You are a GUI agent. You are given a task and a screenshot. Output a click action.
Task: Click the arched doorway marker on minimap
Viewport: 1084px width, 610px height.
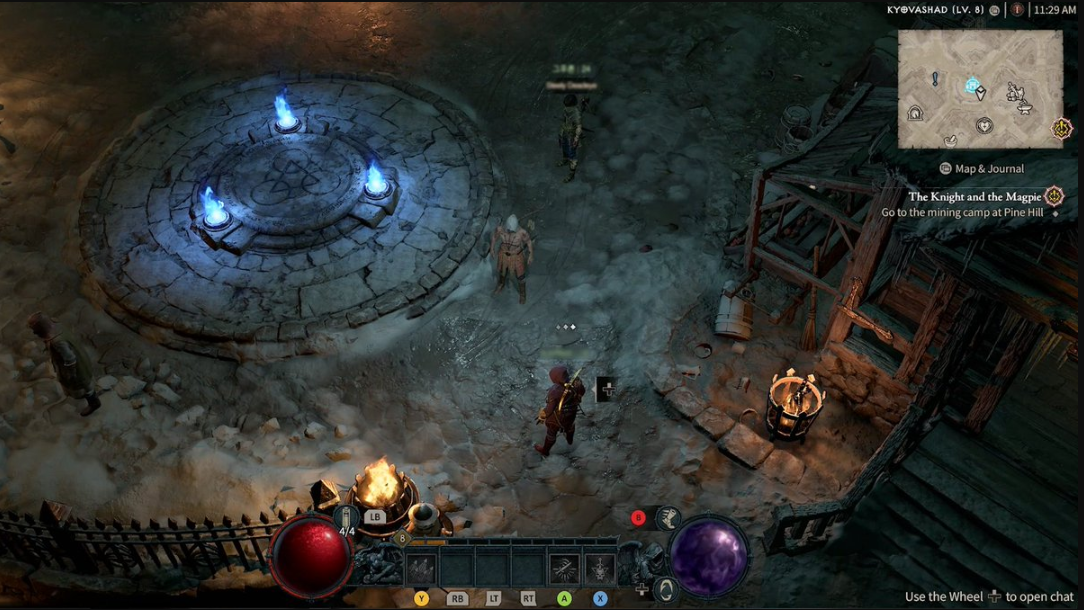click(x=914, y=113)
